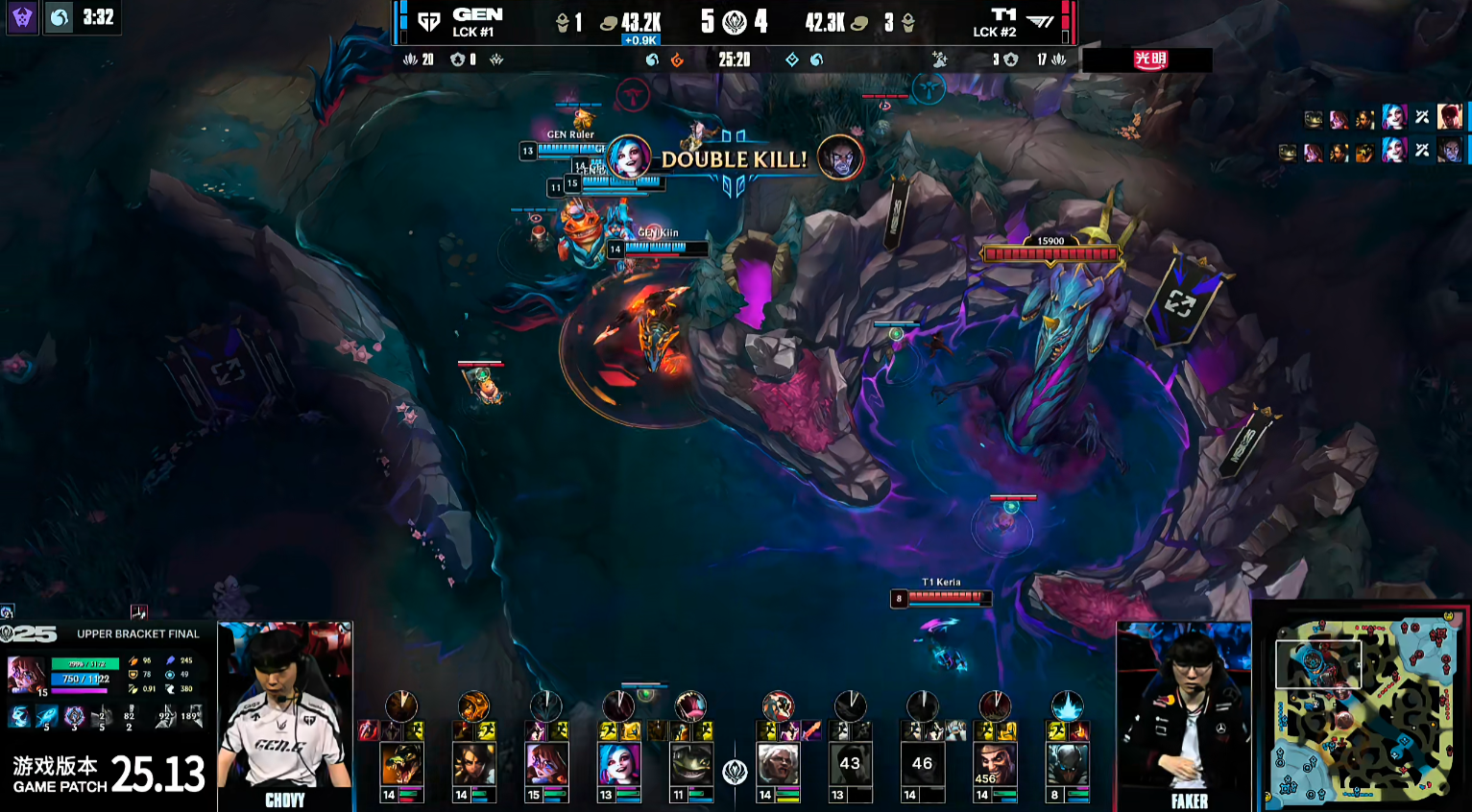The image size is (1472, 812).
Task: Pick Draven's portrait in the bottom bar
Action: pyautogui.click(x=995, y=765)
